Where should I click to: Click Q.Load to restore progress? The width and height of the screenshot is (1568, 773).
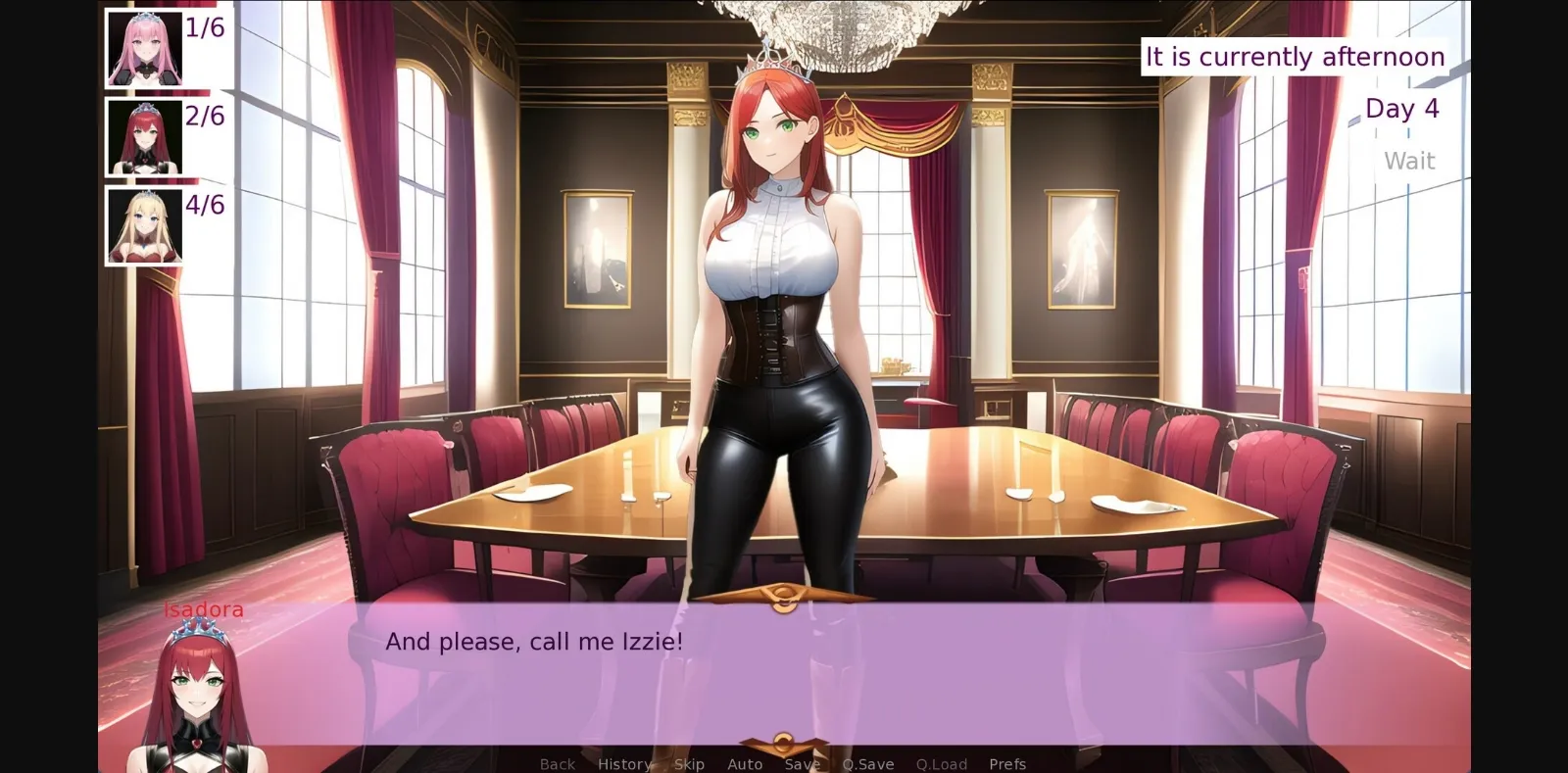pos(942,763)
